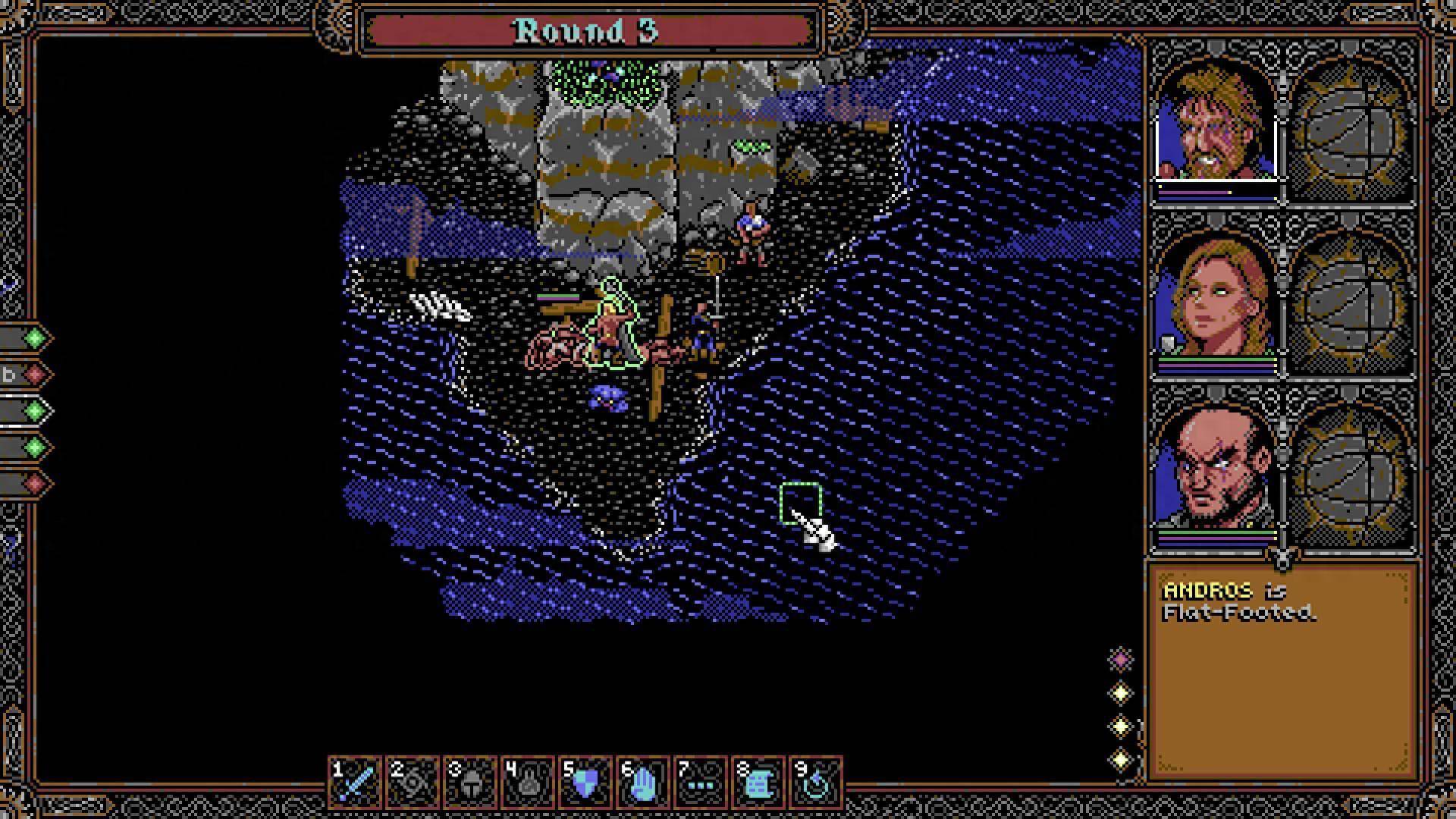Select the bearded blond hero portrait
The height and width of the screenshot is (819, 1456).
(x=1216, y=121)
